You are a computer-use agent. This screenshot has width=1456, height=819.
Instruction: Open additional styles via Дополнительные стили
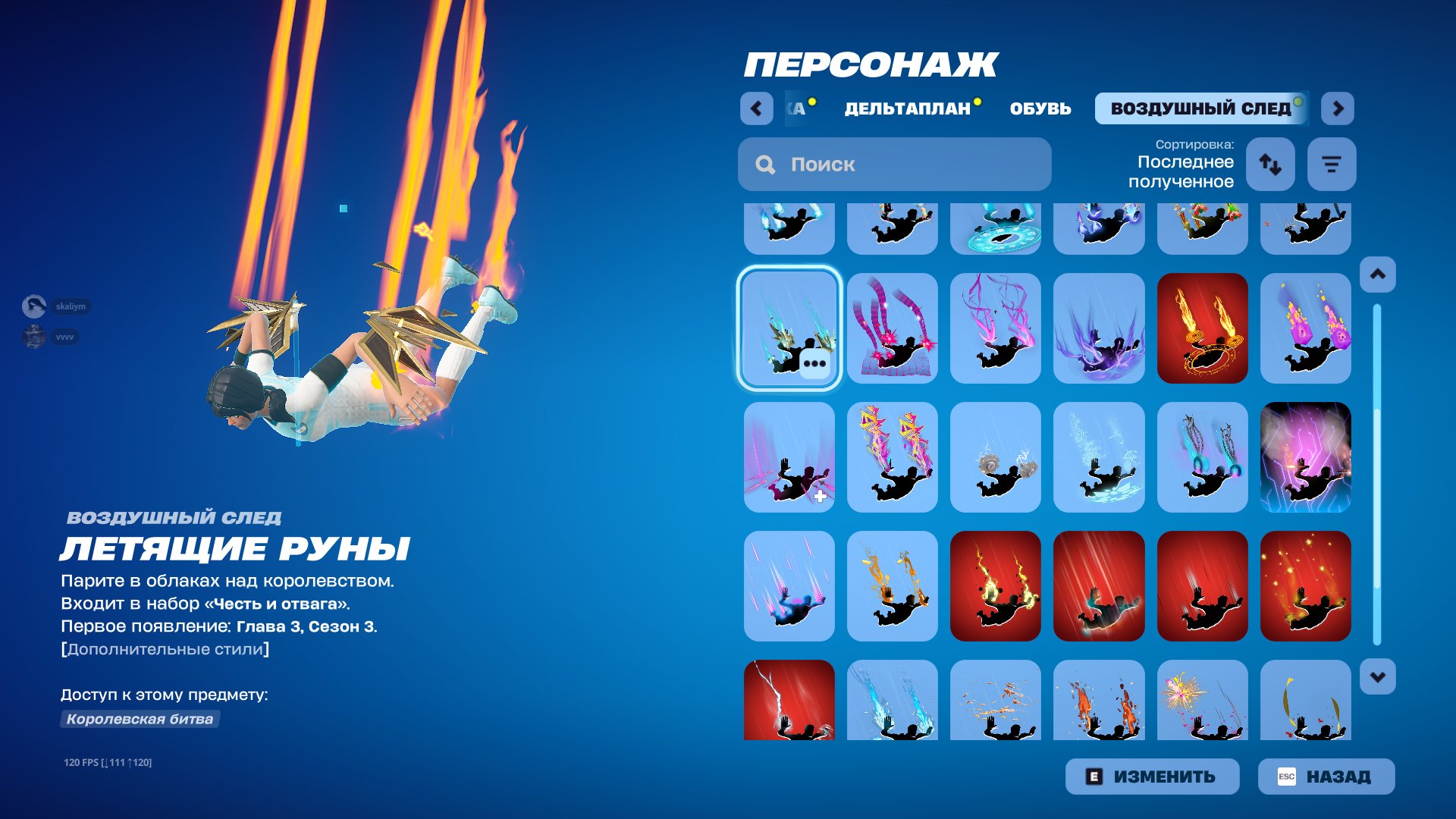[x=164, y=648]
